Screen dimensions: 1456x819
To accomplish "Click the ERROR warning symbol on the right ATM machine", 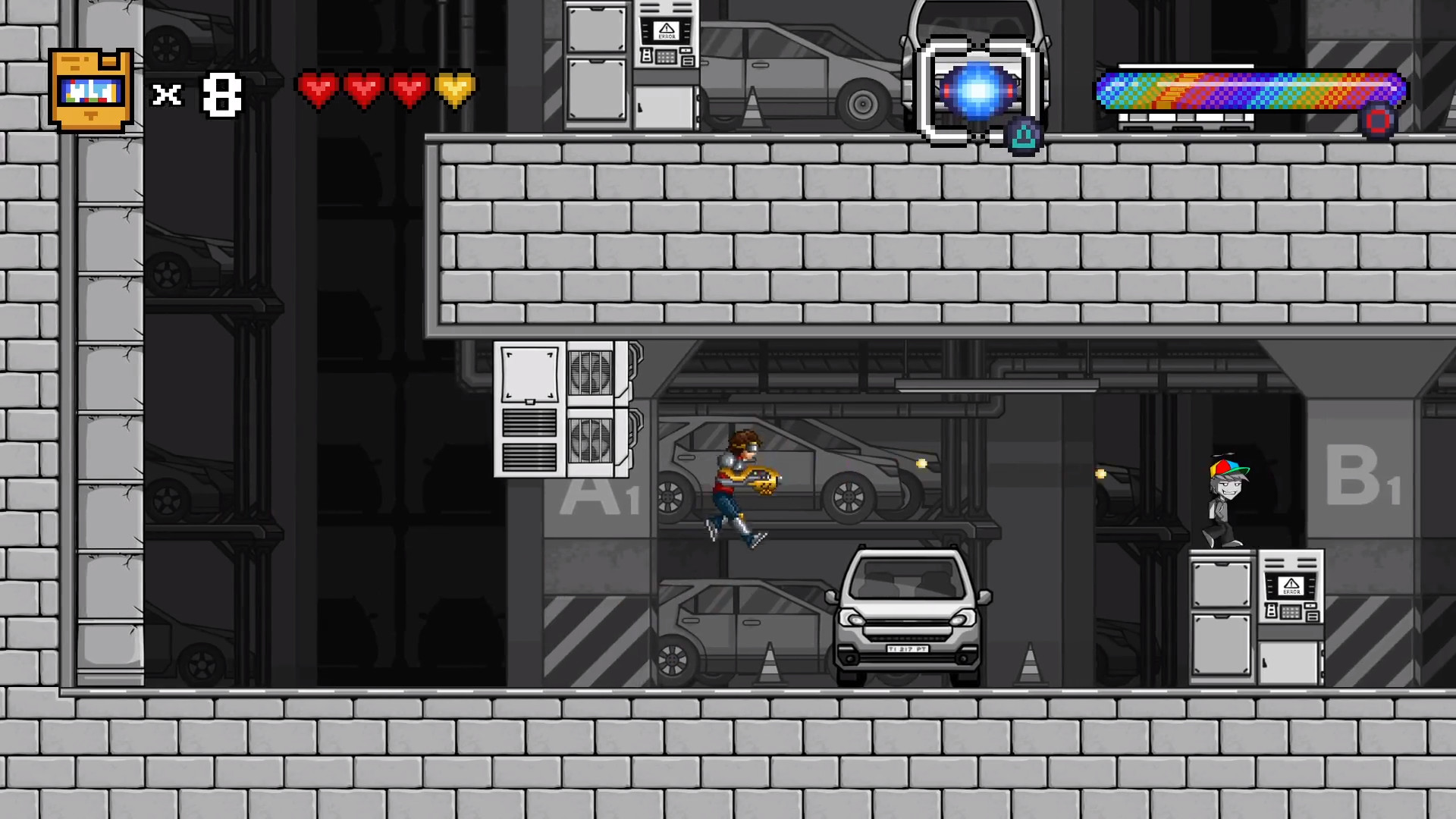I will click(x=1291, y=584).
